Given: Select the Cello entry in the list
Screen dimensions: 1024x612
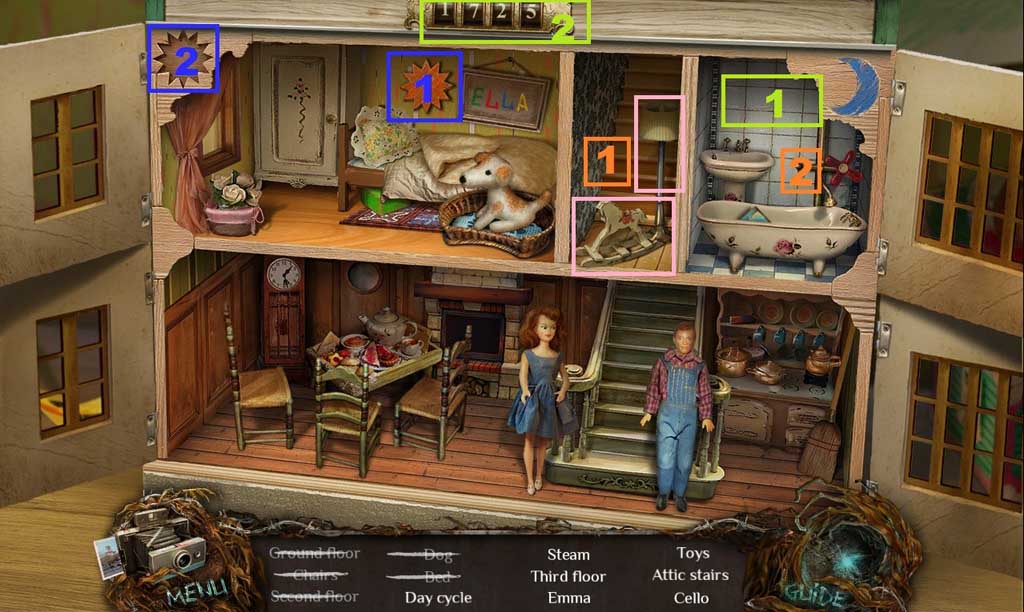Looking at the screenshot, I should (x=691, y=598).
